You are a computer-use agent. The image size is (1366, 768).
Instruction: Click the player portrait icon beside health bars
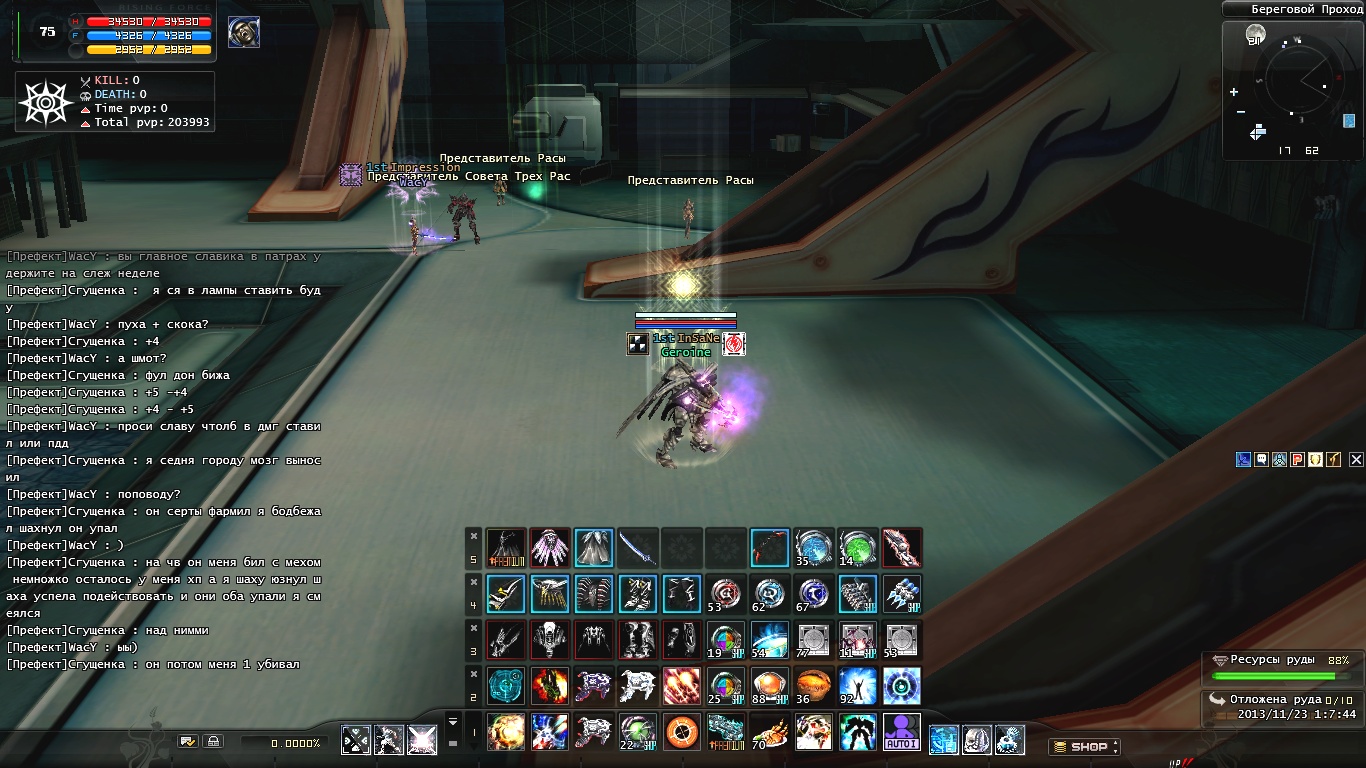tap(243, 32)
